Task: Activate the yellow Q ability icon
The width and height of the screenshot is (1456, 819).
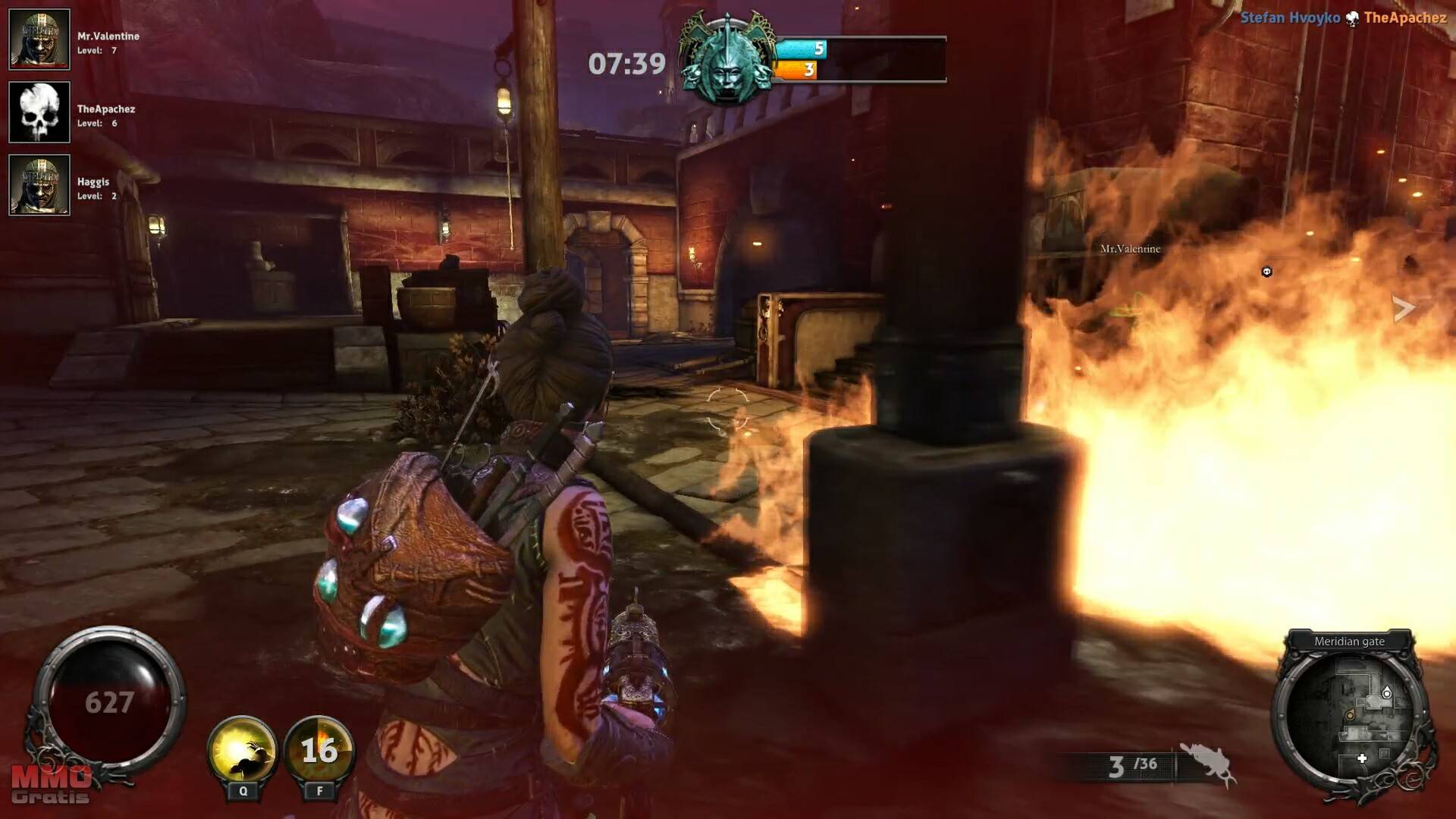Action: 243,749
